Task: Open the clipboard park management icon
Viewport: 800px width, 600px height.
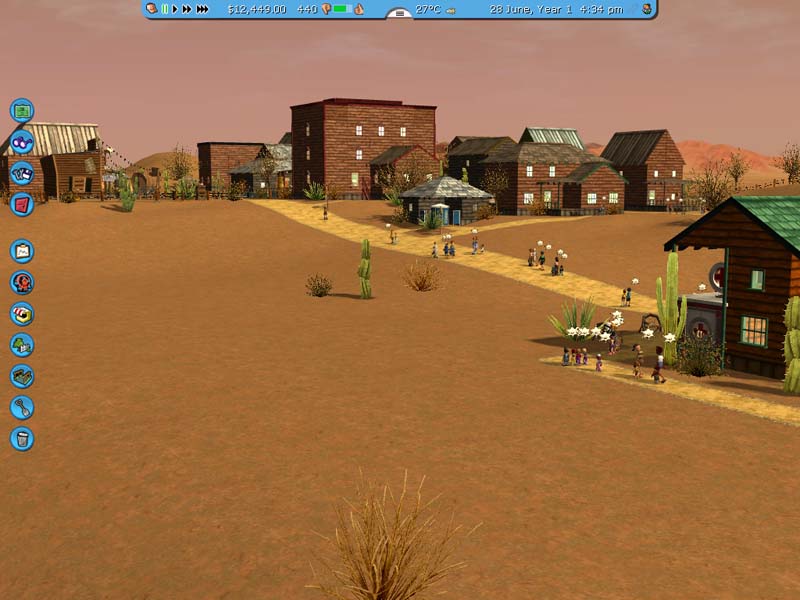Action: click(22, 251)
